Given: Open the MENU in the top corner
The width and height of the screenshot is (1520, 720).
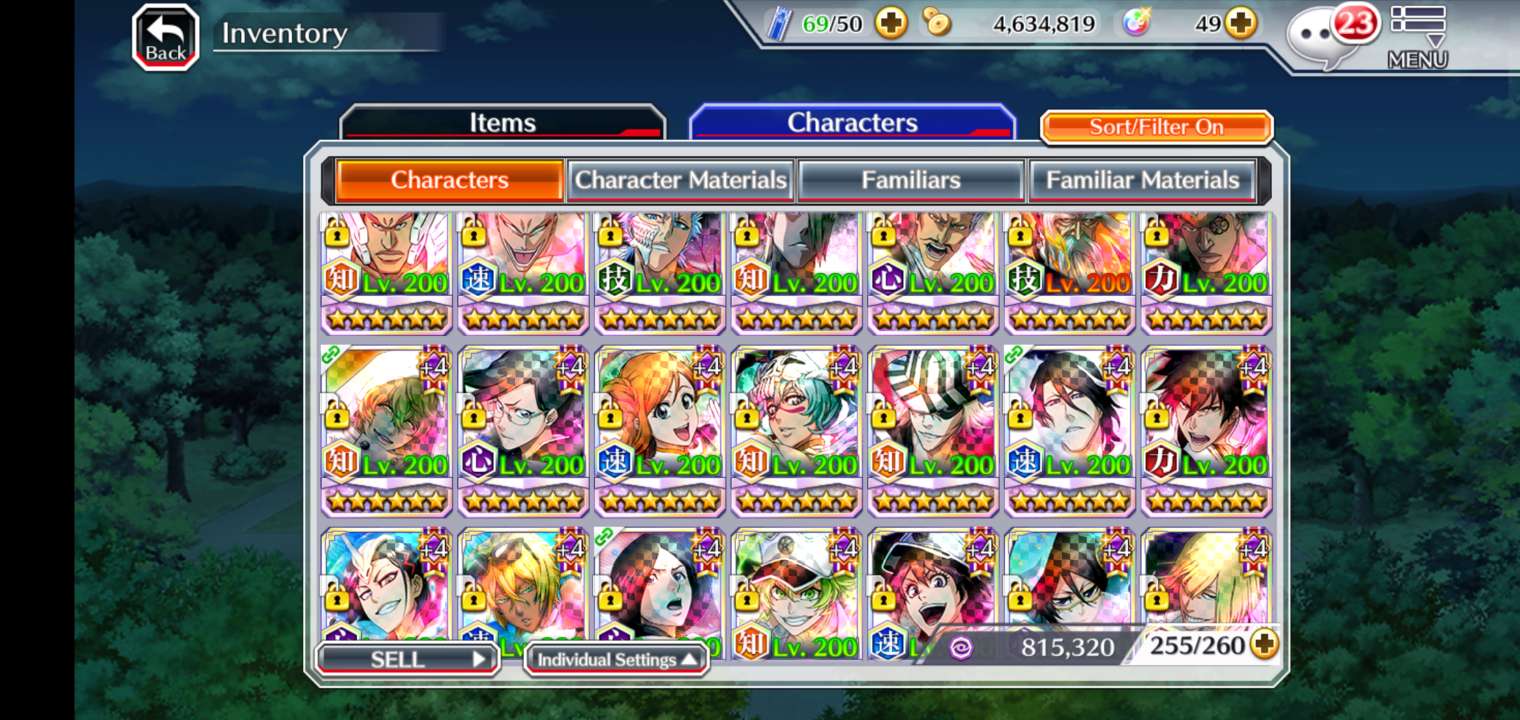Looking at the screenshot, I should click(x=1417, y=37).
